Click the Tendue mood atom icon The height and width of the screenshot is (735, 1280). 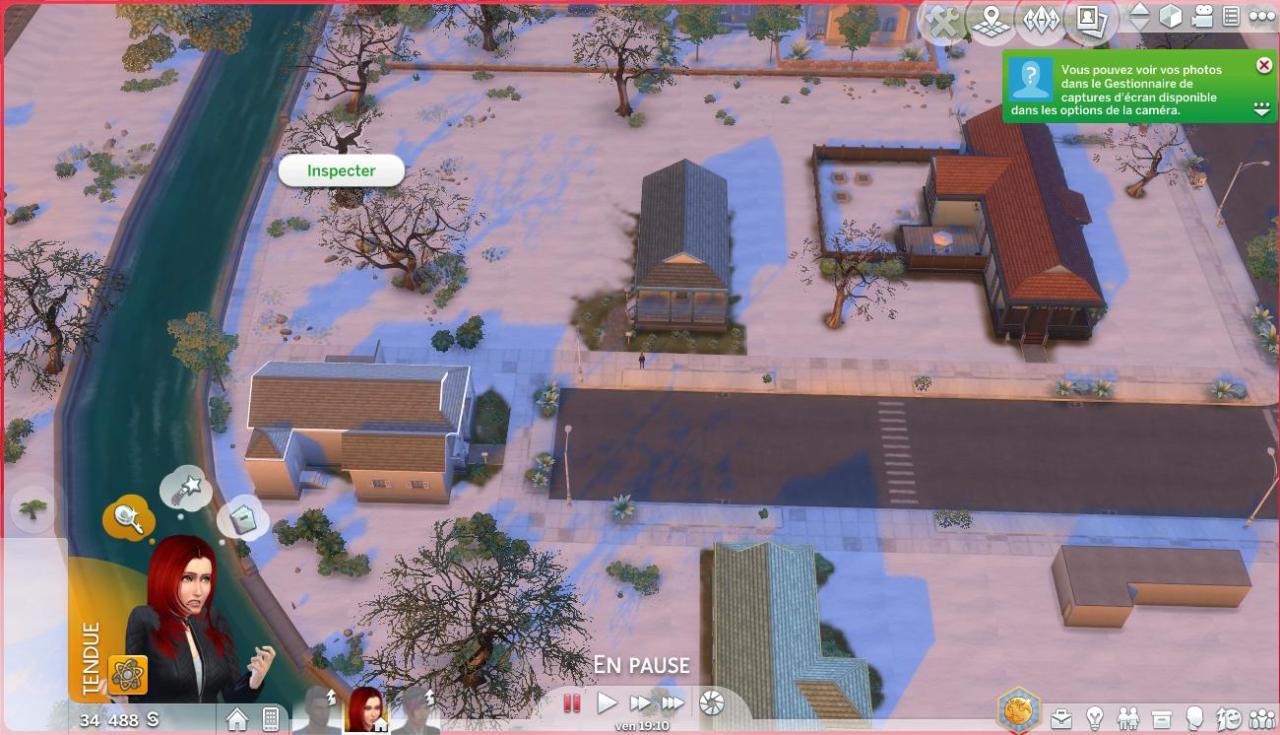coord(128,675)
